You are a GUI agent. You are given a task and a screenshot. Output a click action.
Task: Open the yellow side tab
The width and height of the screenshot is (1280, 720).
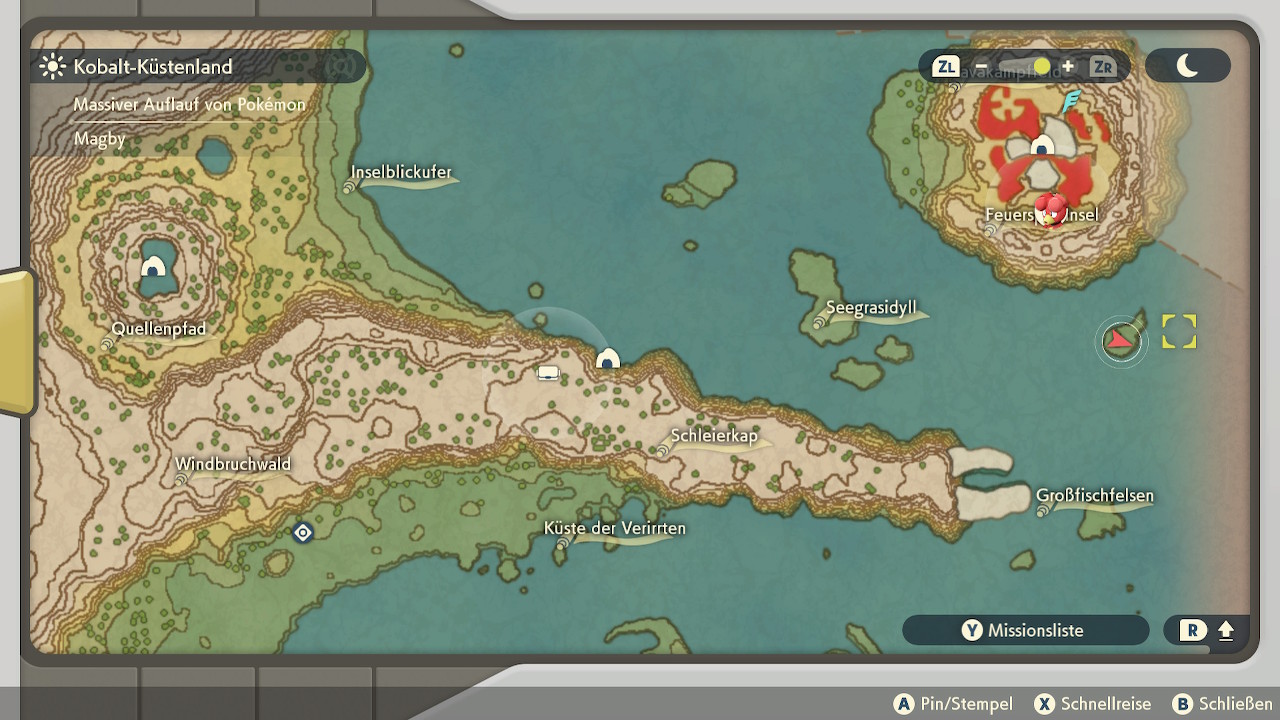click(17, 341)
